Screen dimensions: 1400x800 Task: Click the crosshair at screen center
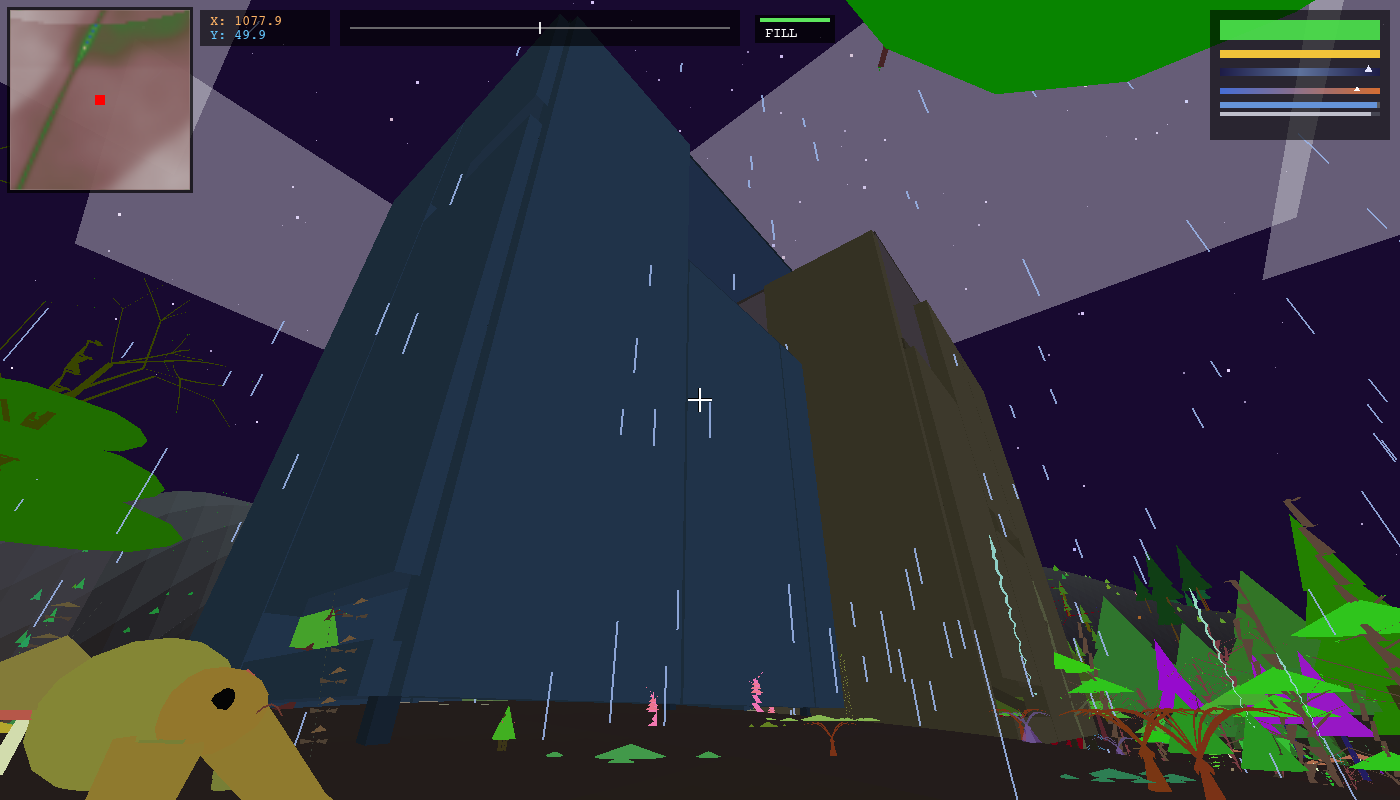[700, 400]
